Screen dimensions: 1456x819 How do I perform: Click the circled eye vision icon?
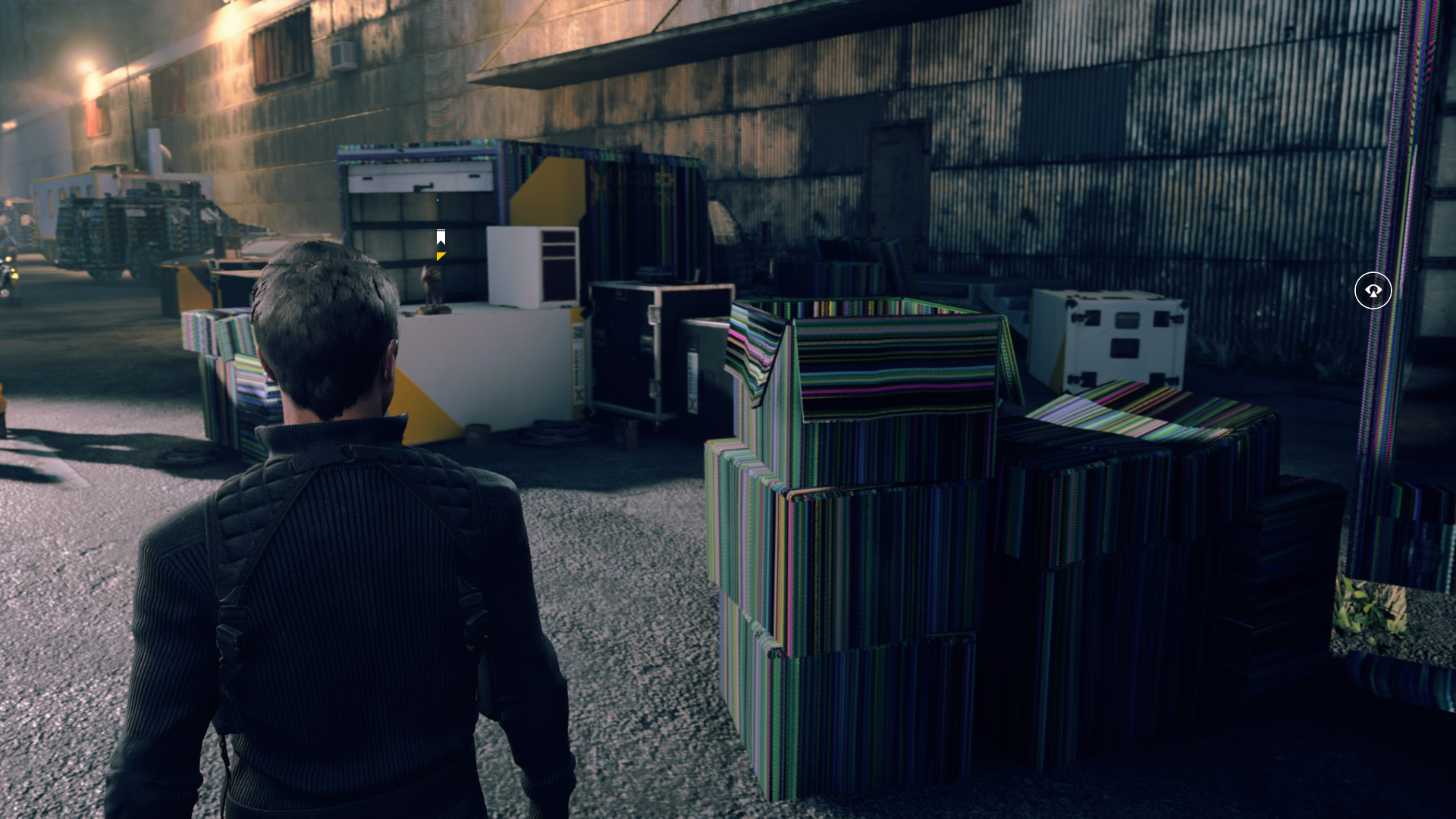[x=1373, y=290]
